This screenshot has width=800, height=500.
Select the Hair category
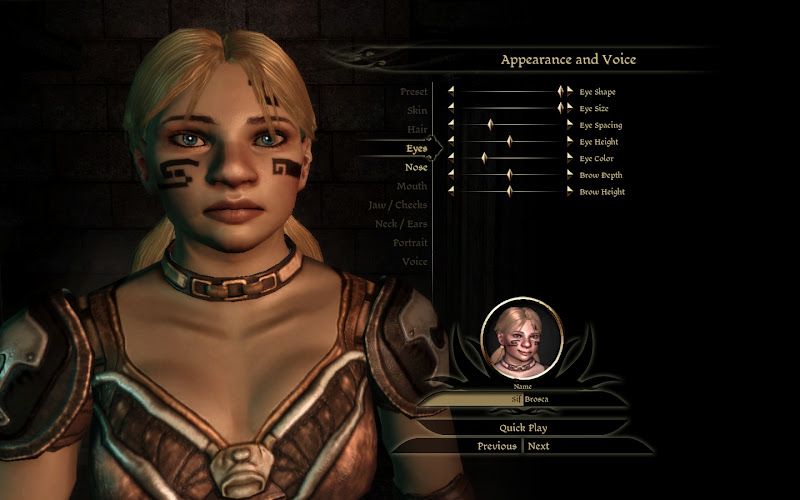[417, 130]
